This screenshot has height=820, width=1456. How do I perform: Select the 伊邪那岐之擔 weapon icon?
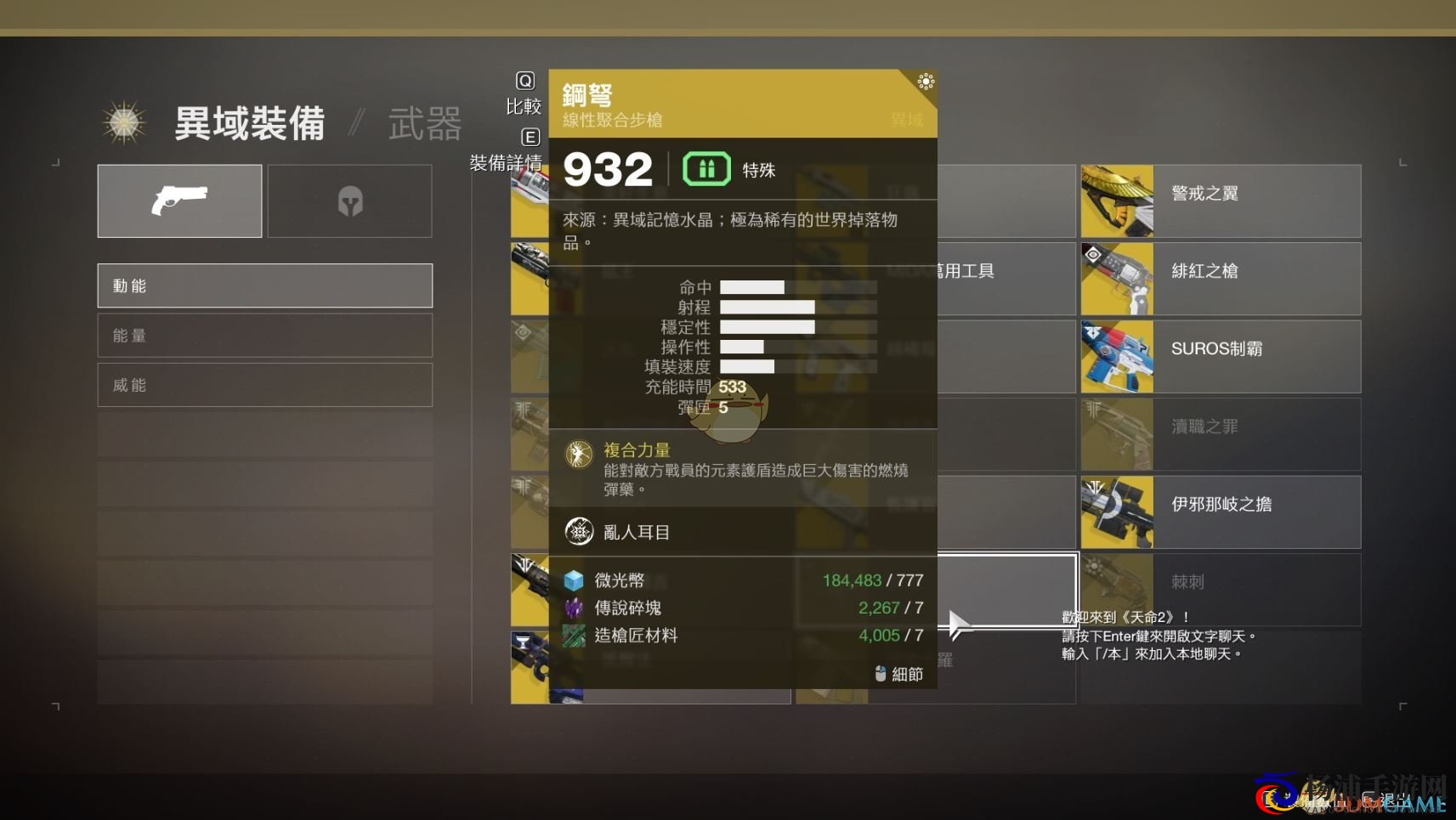coord(1116,512)
